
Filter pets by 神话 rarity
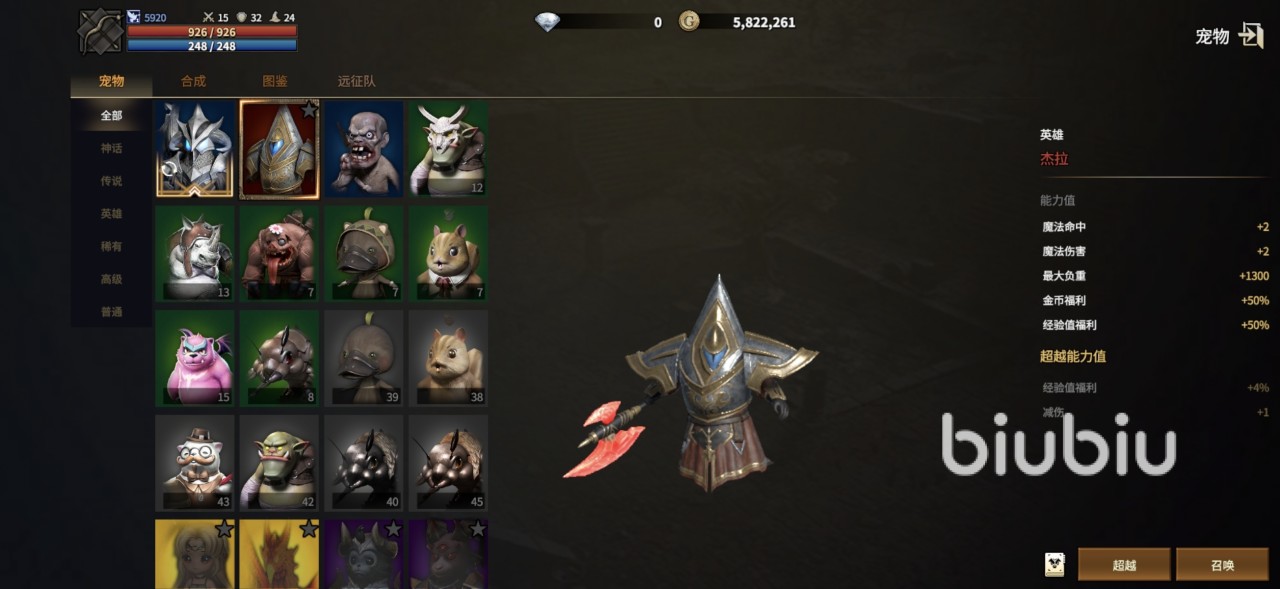(111, 148)
